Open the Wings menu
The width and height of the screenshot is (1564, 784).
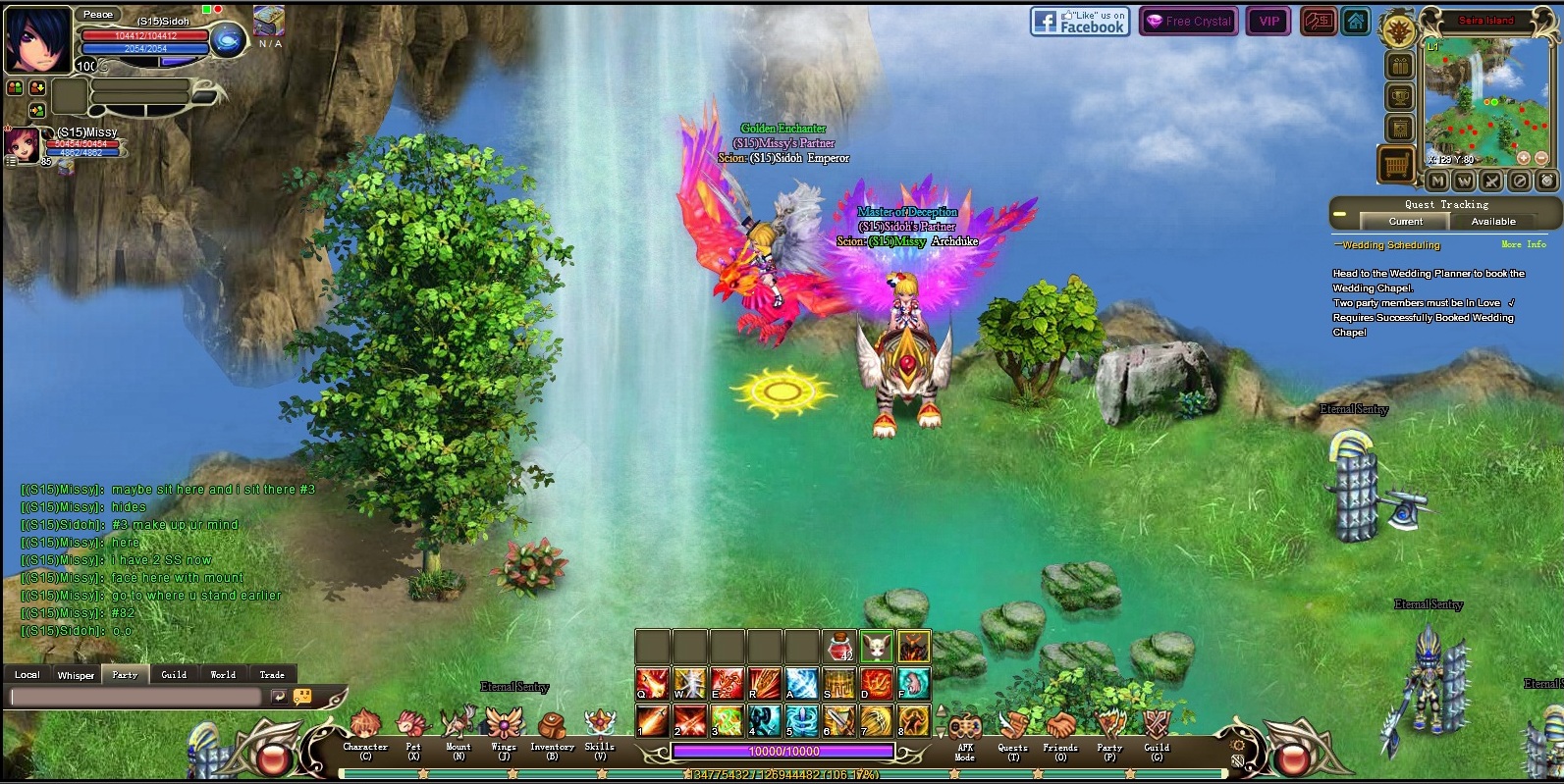tap(504, 732)
